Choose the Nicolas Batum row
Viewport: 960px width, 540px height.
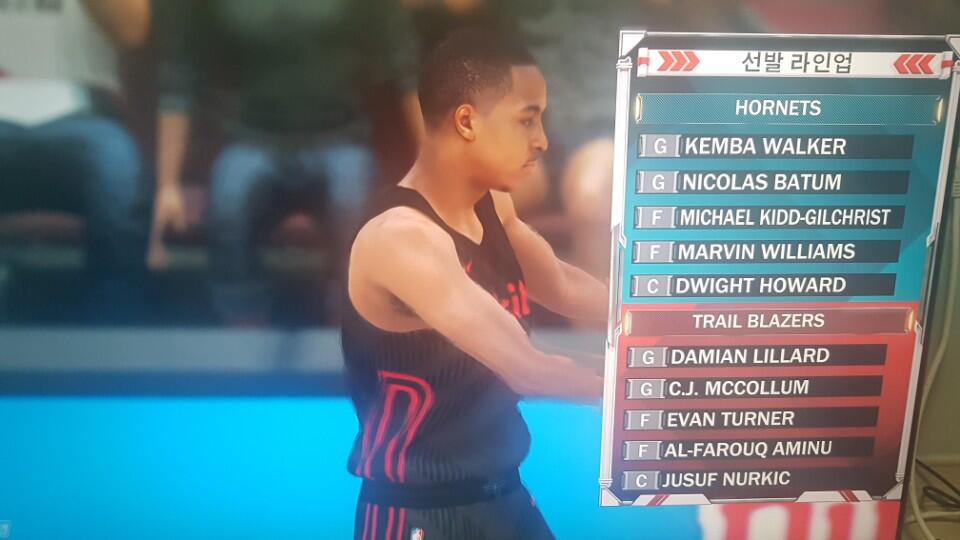760,182
